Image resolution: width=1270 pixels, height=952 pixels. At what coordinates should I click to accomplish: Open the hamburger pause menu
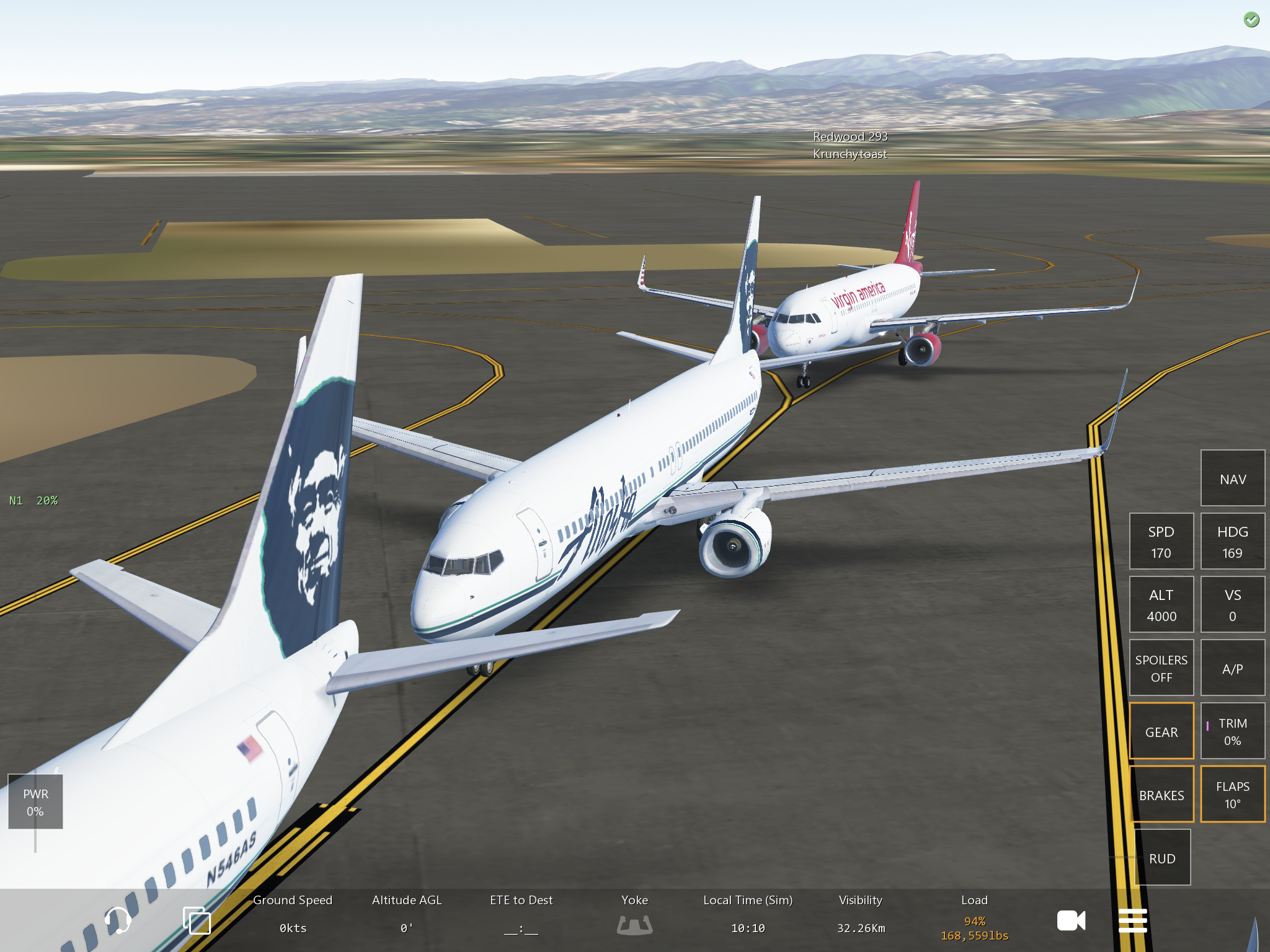1132,920
